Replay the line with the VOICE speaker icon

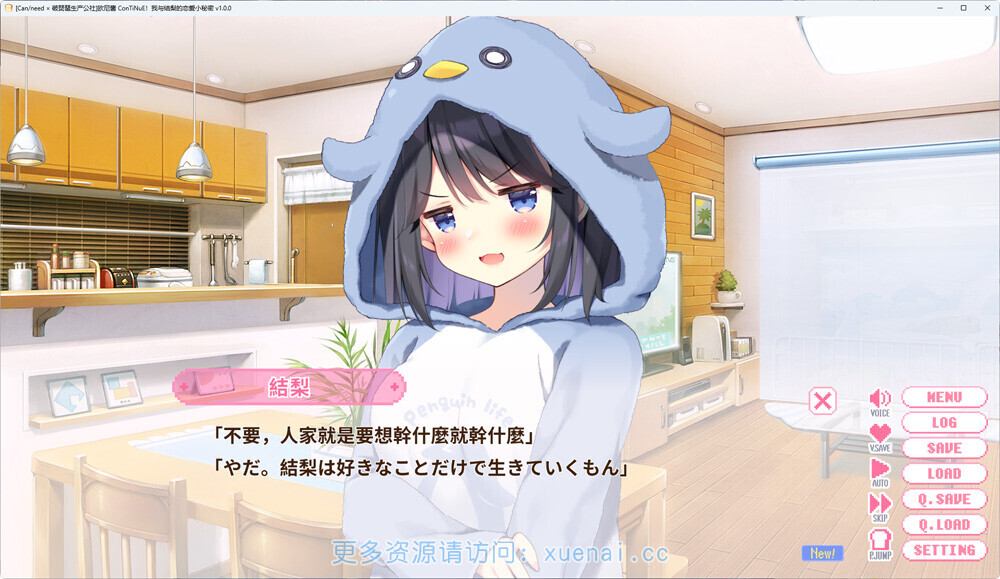(x=880, y=400)
